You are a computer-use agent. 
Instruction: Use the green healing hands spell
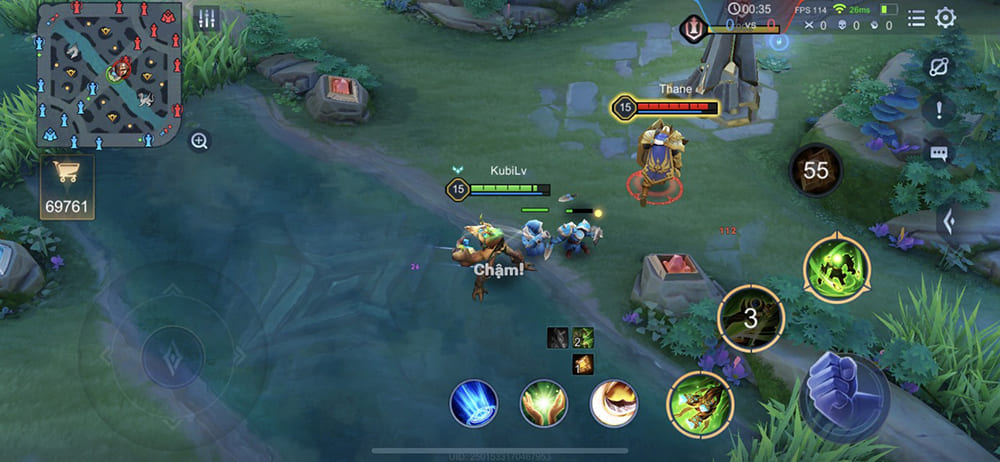point(544,404)
